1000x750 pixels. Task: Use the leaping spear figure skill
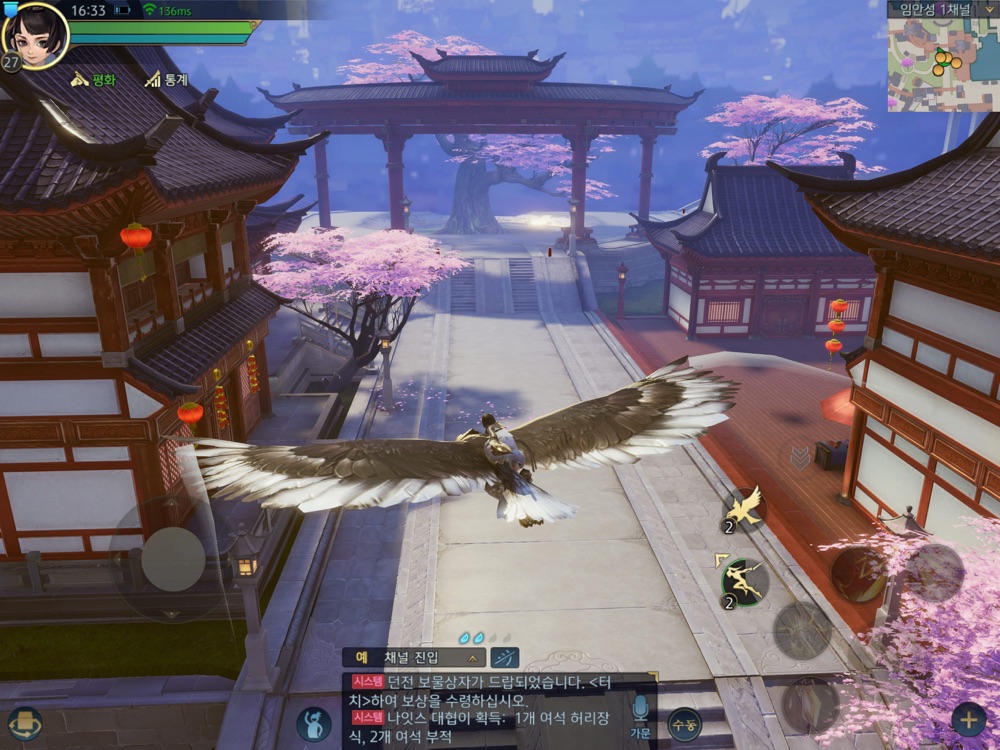744,581
